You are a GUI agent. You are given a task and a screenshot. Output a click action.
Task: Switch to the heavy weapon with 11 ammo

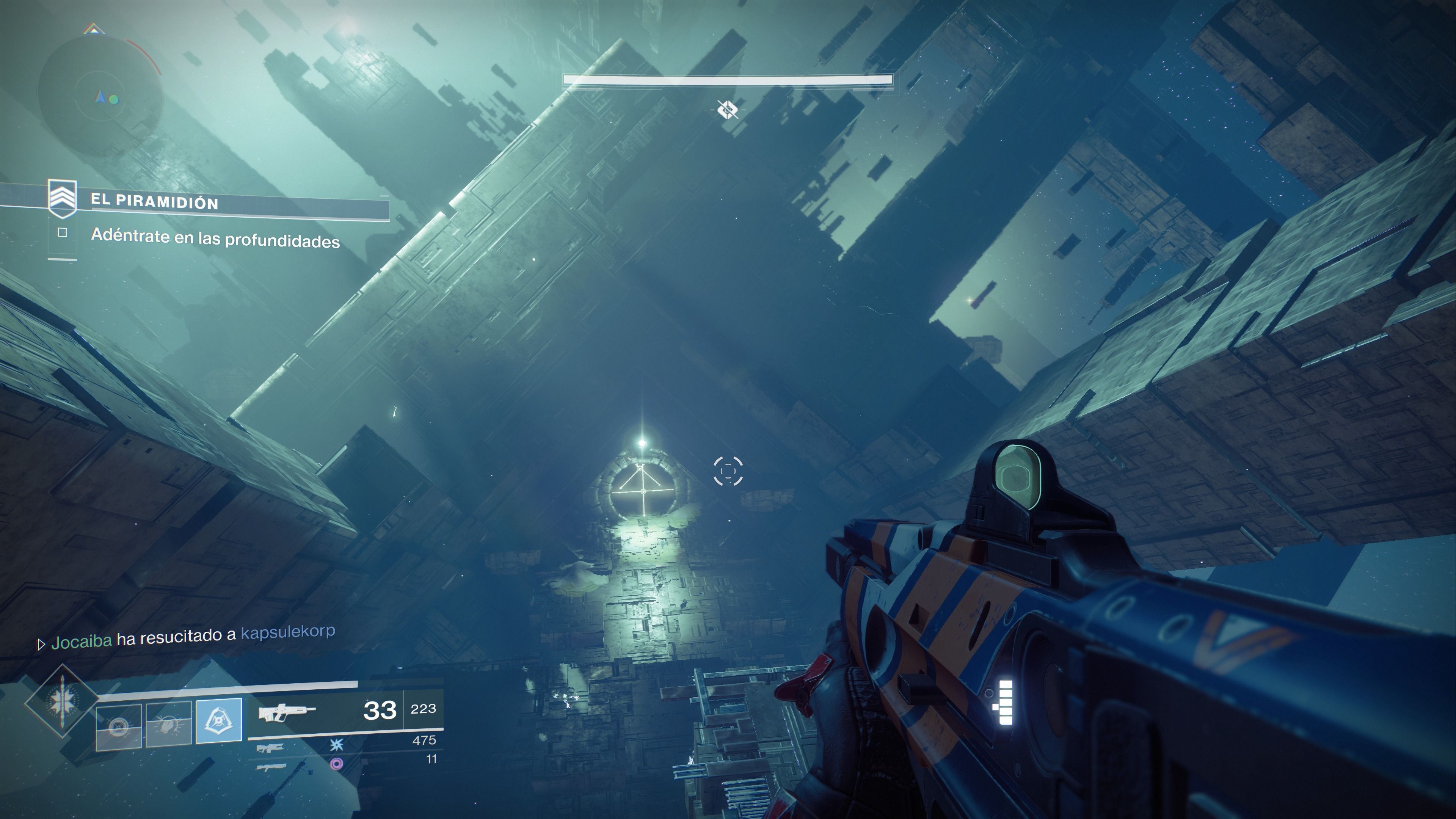[271, 767]
